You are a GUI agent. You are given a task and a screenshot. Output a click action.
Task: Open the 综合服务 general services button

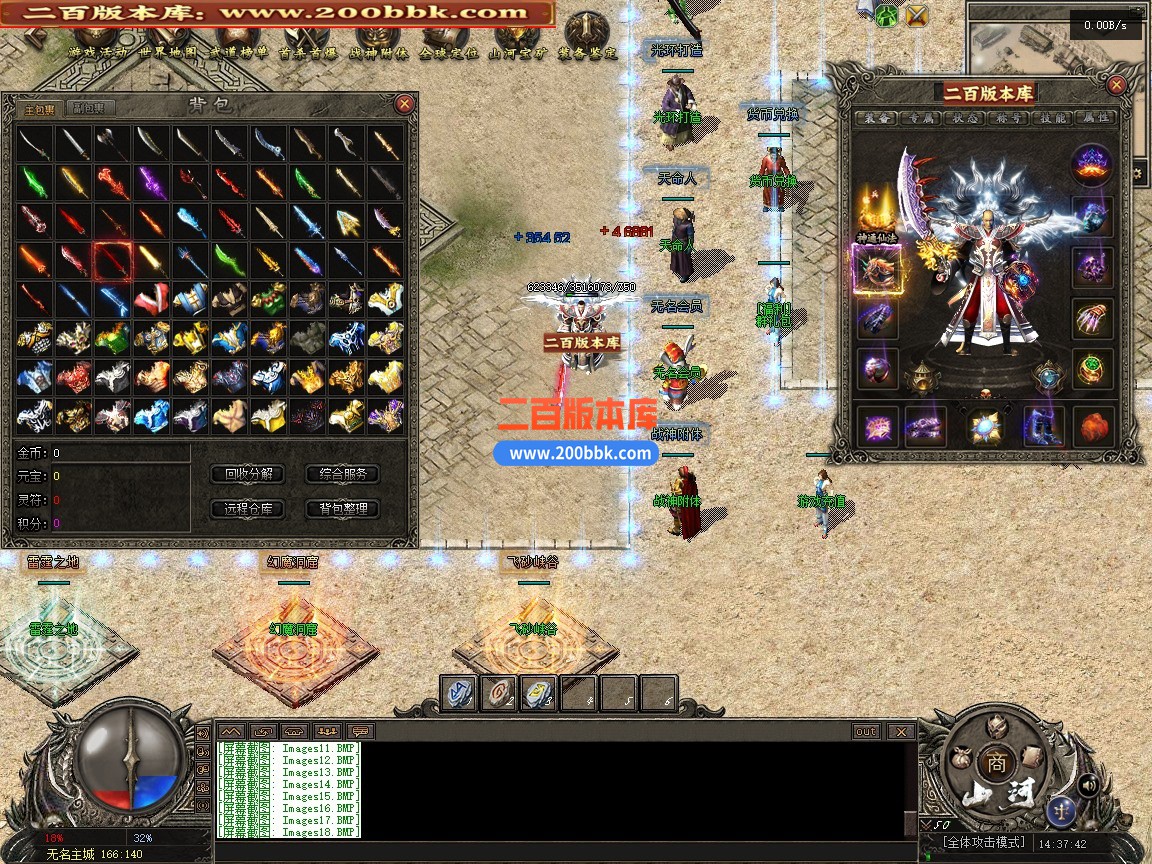[342, 474]
